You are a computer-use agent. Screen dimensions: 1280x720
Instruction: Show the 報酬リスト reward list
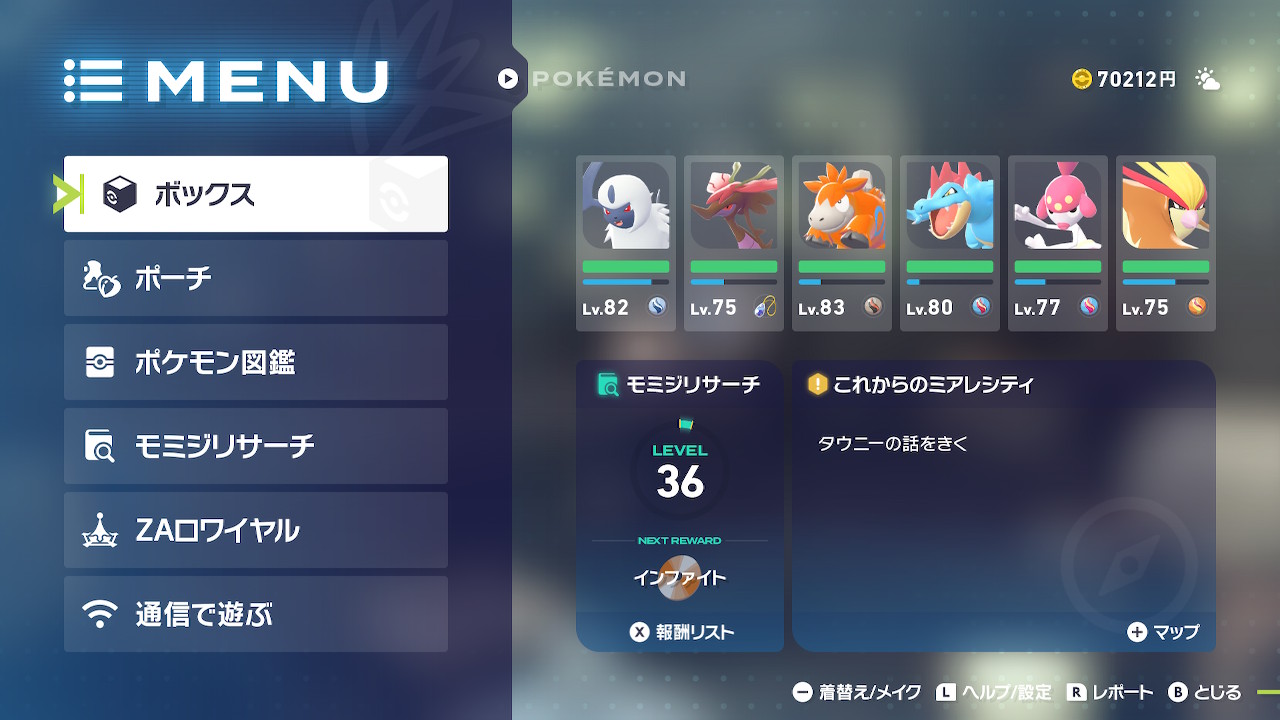point(680,632)
